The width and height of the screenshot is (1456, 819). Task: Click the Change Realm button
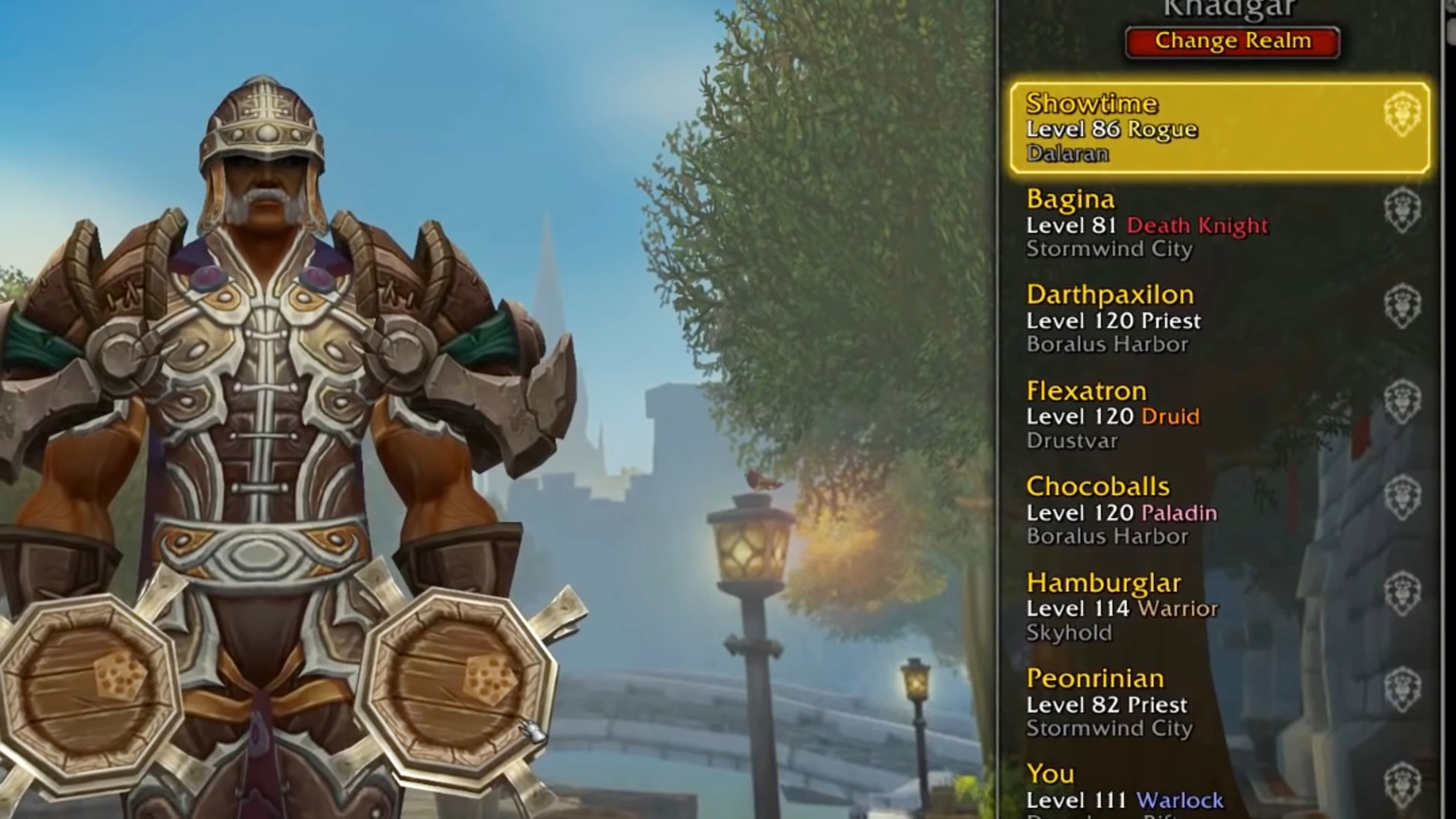point(1232,42)
